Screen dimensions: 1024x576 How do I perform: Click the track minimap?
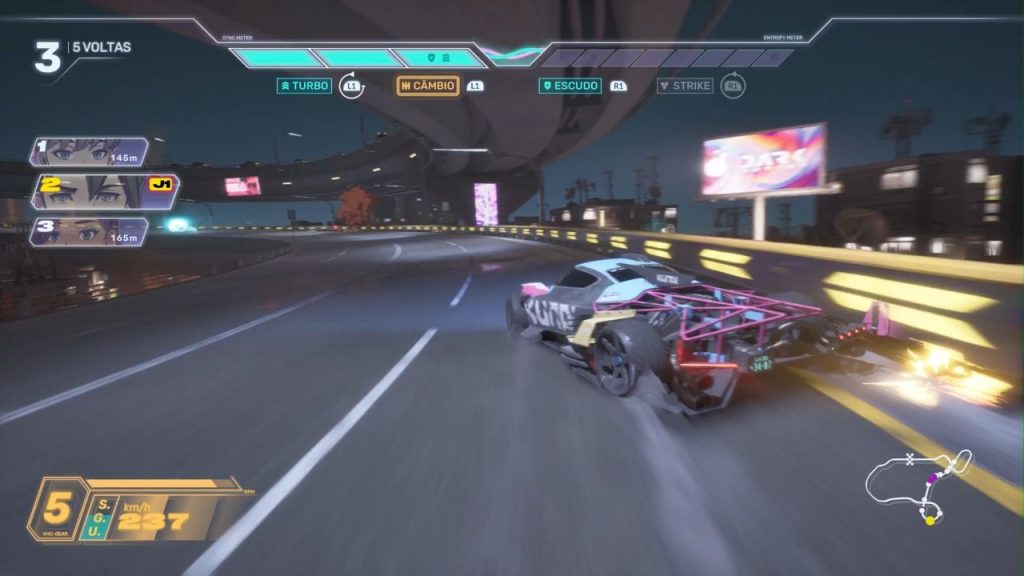pos(919,485)
